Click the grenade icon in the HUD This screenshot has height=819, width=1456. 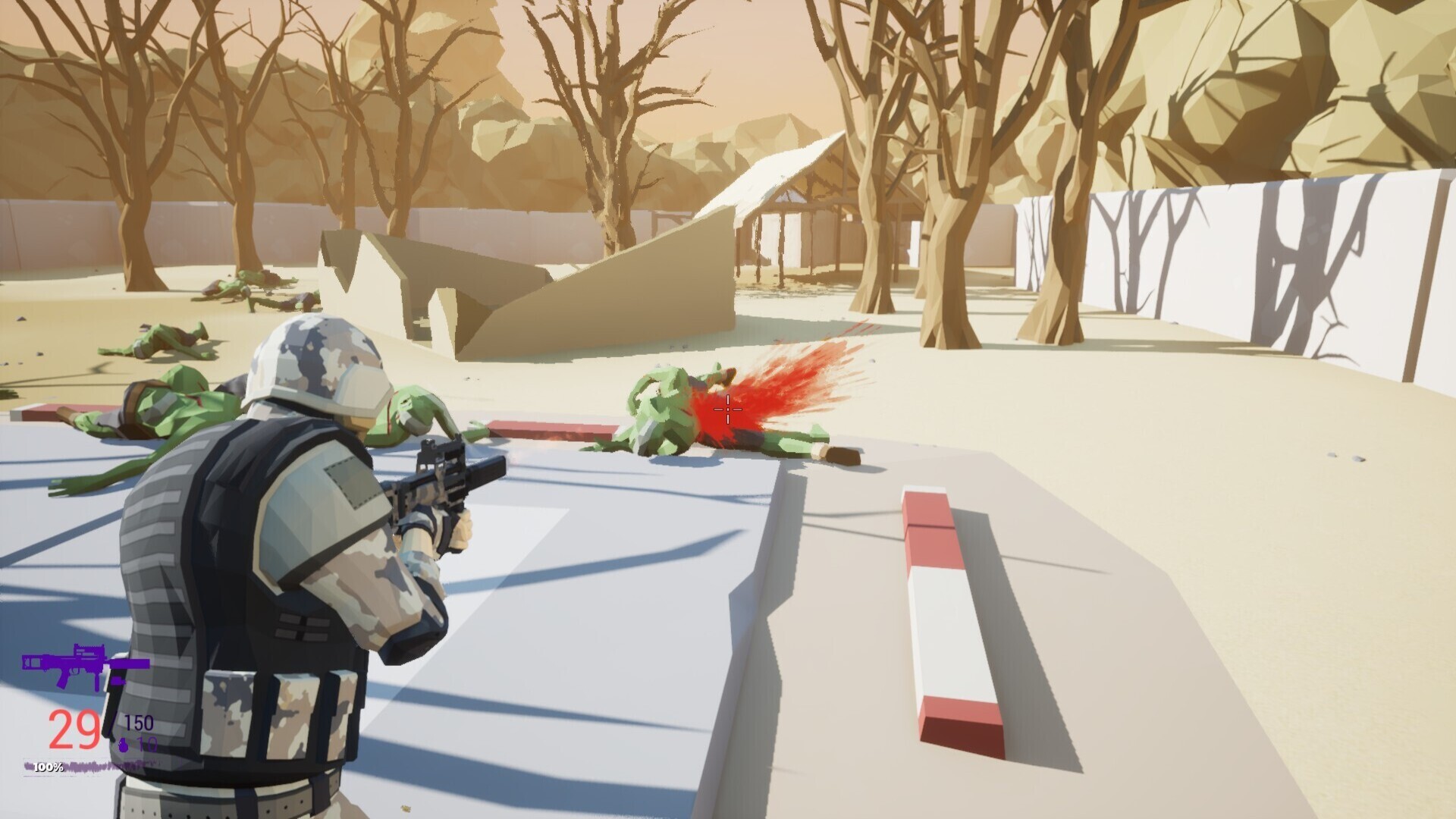(124, 745)
